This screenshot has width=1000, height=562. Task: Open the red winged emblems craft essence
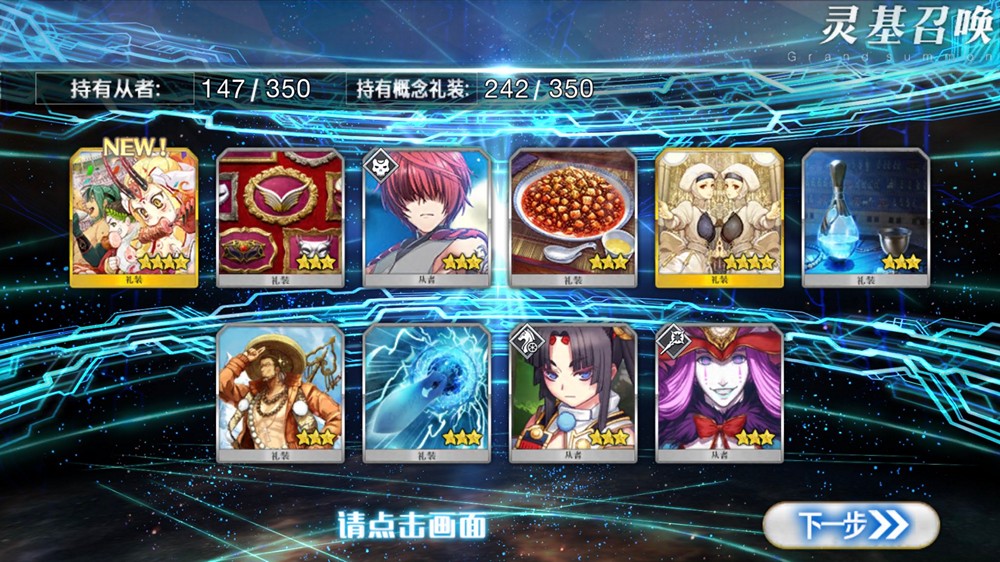click(x=280, y=217)
